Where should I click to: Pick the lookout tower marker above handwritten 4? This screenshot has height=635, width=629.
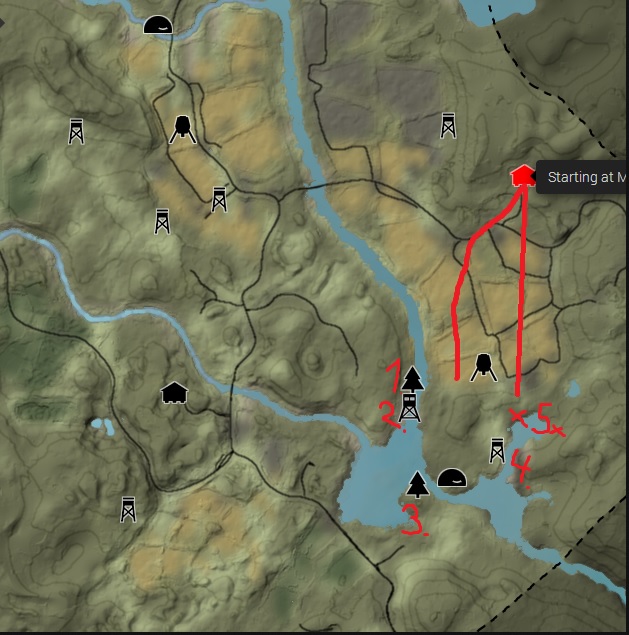497,450
